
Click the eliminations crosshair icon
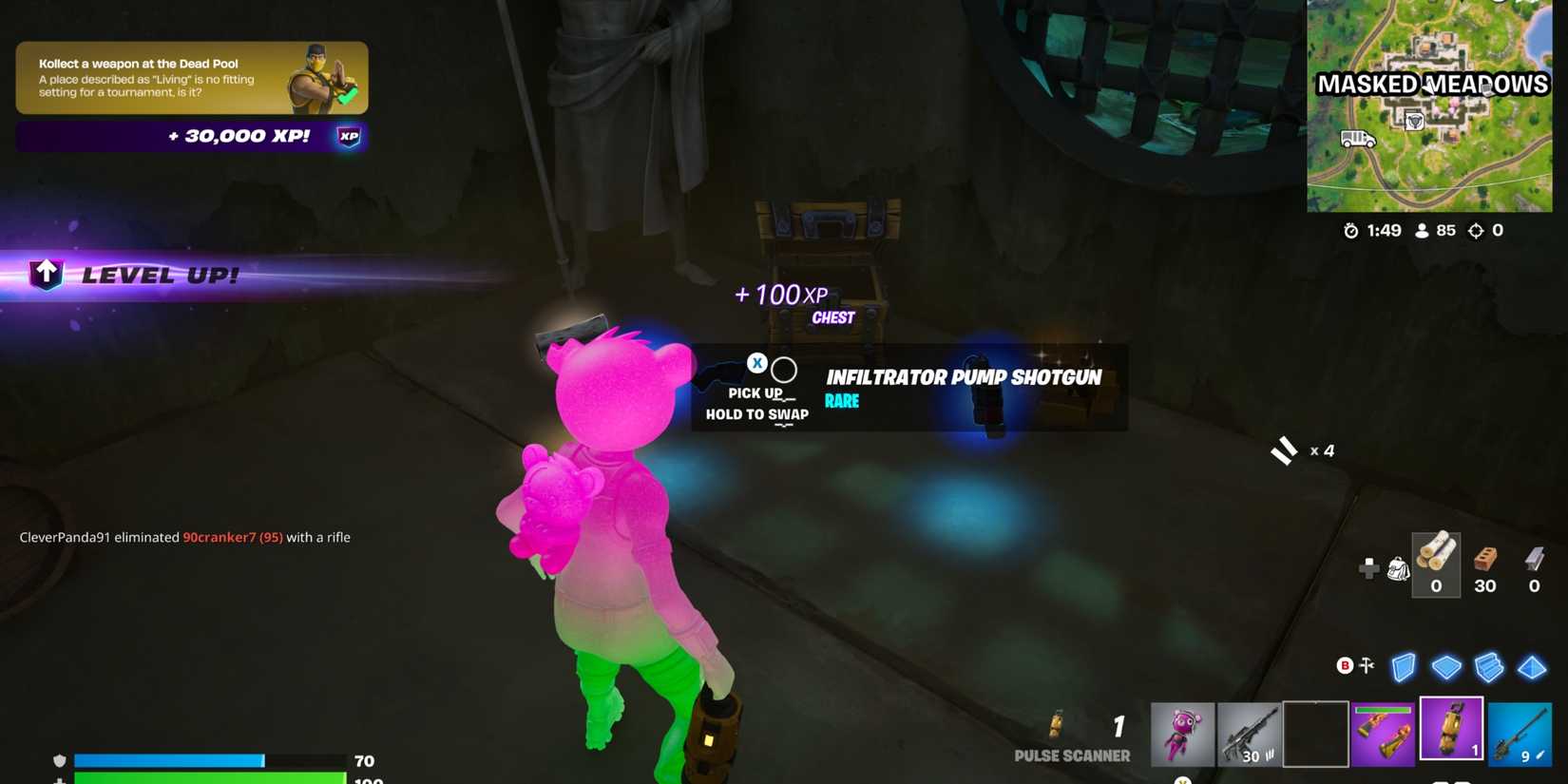(1475, 229)
